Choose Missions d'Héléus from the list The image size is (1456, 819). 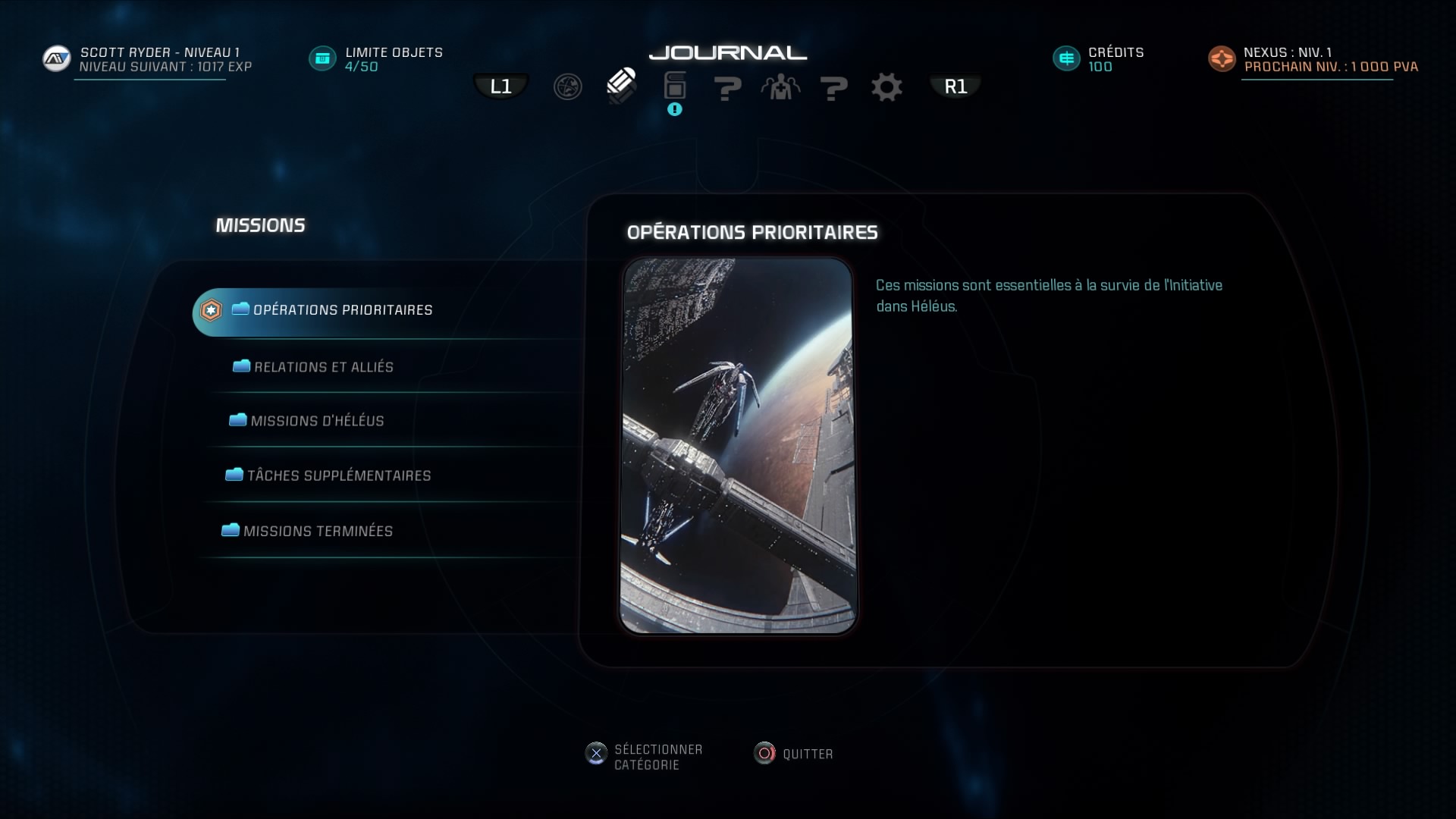[x=317, y=421]
